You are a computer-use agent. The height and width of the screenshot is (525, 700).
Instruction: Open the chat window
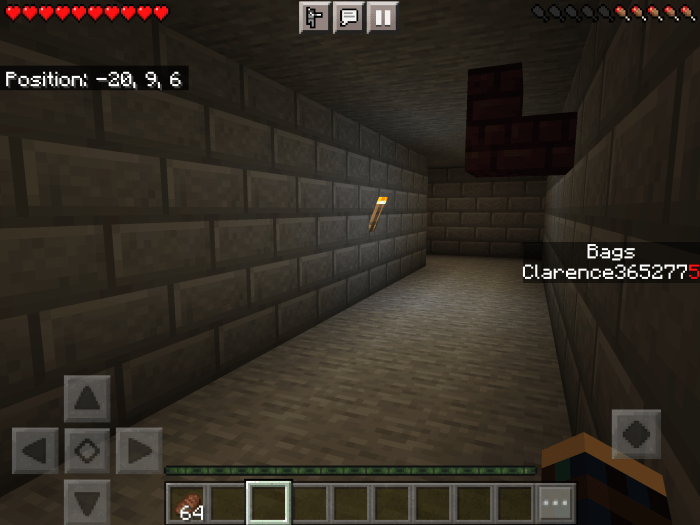click(348, 16)
